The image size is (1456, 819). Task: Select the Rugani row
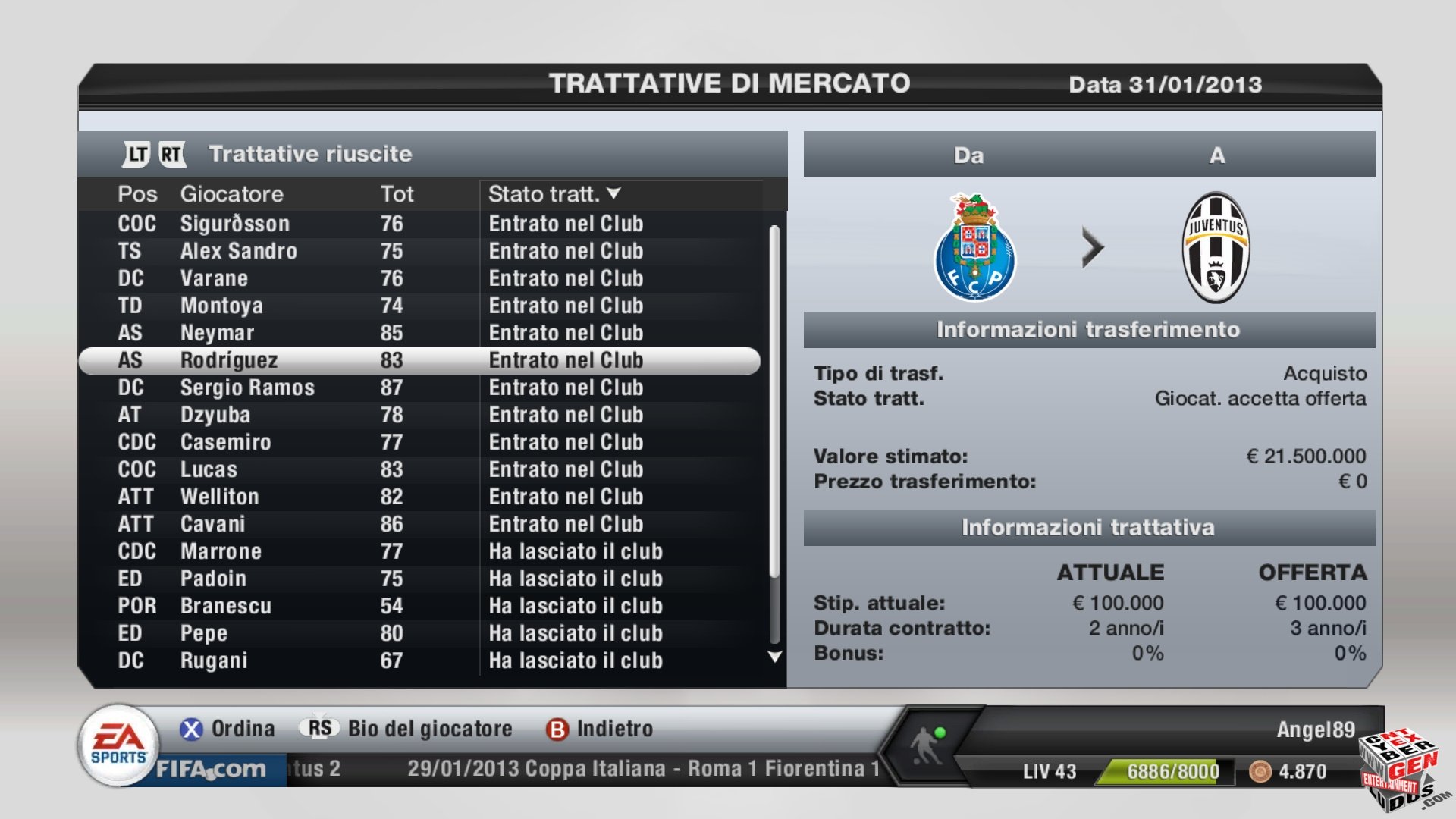coord(214,661)
